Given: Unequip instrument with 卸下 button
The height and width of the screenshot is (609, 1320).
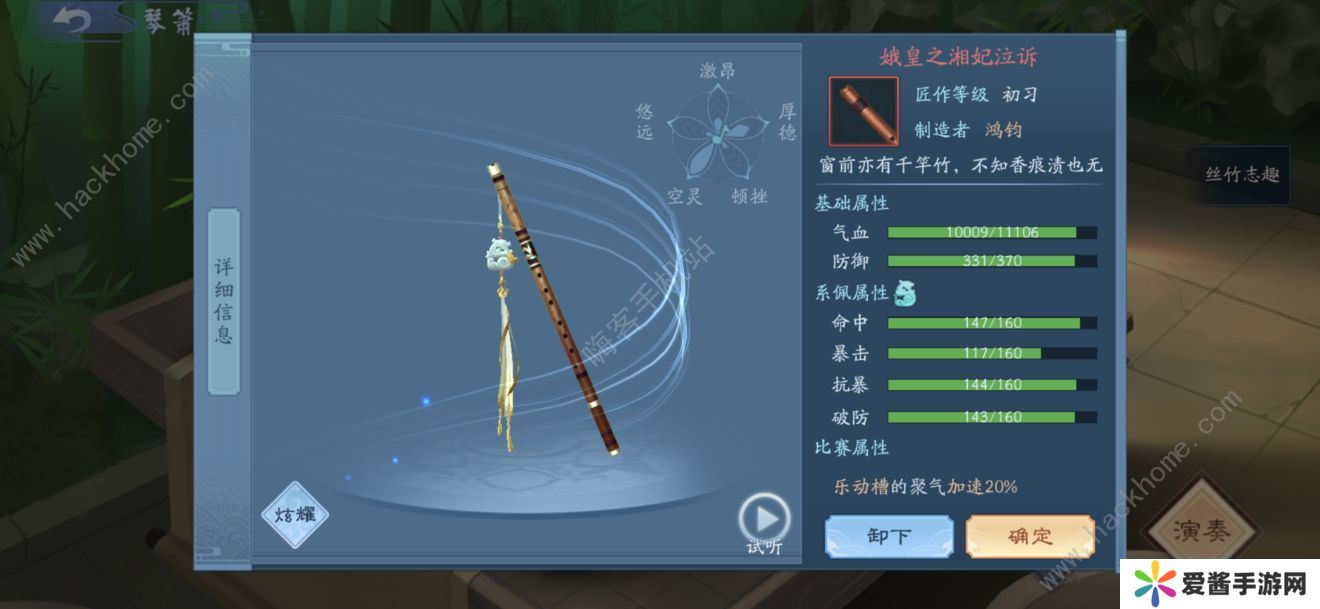Looking at the screenshot, I should [x=888, y=536].
